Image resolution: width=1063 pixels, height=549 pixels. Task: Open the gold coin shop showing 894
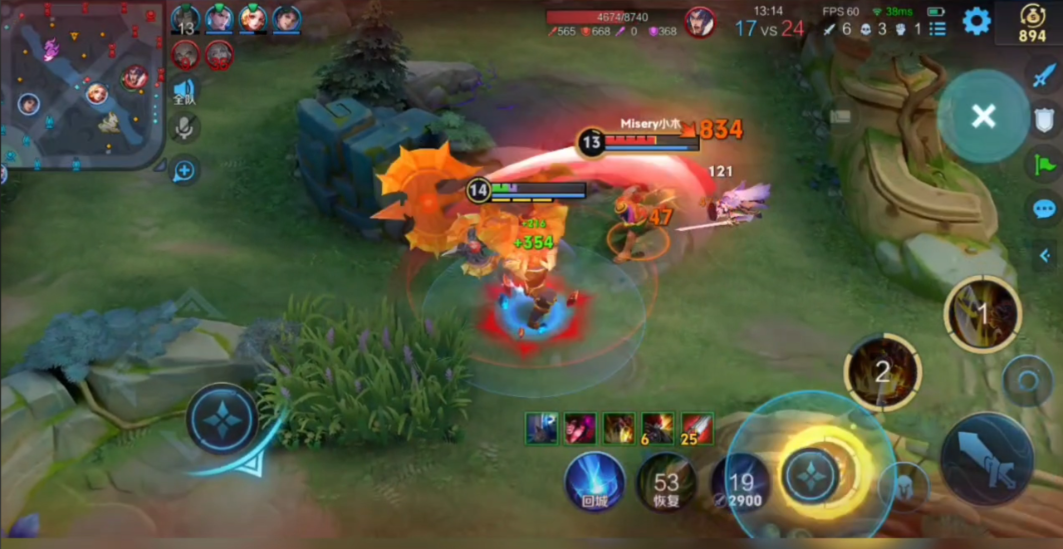(x=1032, y=23)
